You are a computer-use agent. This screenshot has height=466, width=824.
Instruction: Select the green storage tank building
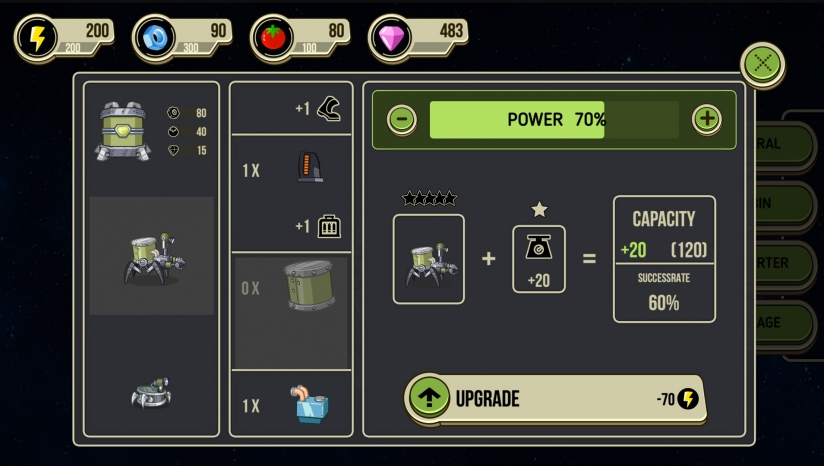coord(125,131)
